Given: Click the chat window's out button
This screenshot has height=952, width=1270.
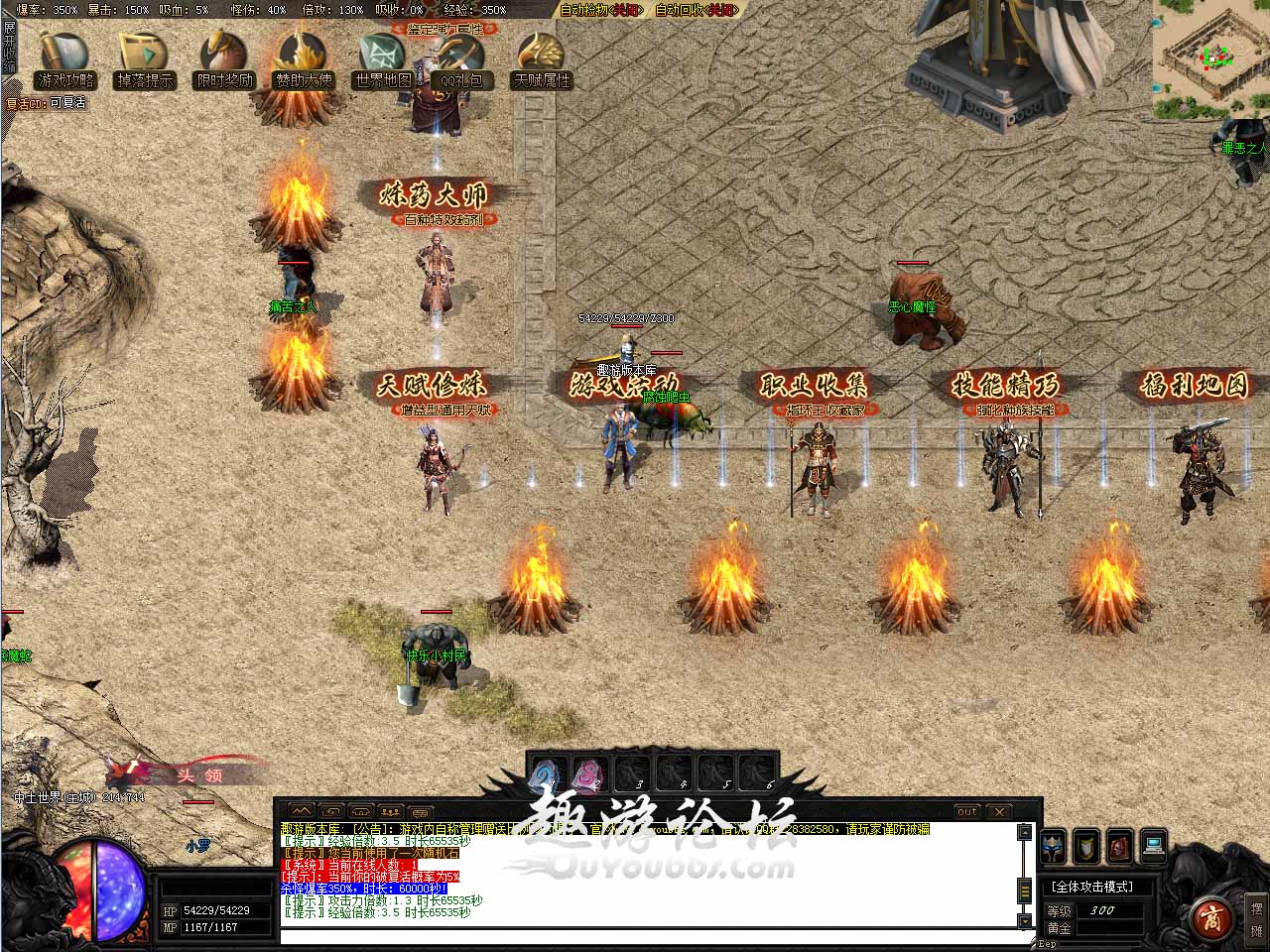Looking at the screenshot, I should click(967, 811).
